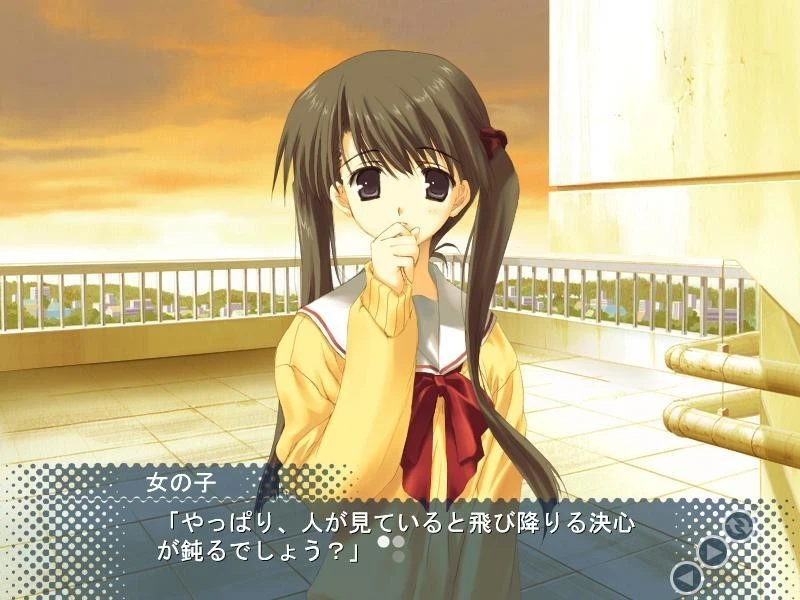Go back using the left-pointing arrow button

(x=686, y=577)
